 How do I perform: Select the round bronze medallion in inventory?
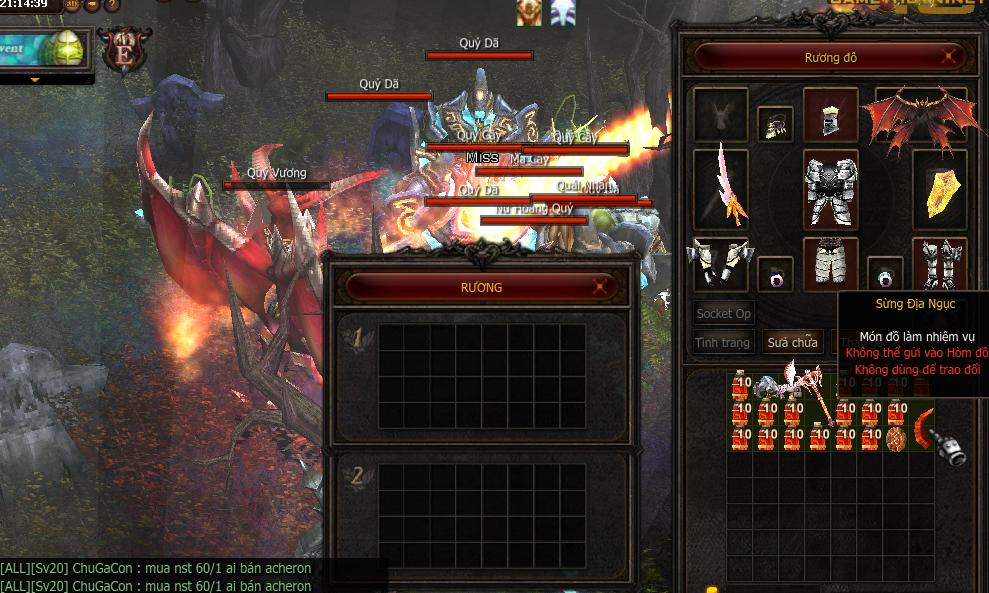(x=896, y=439)
